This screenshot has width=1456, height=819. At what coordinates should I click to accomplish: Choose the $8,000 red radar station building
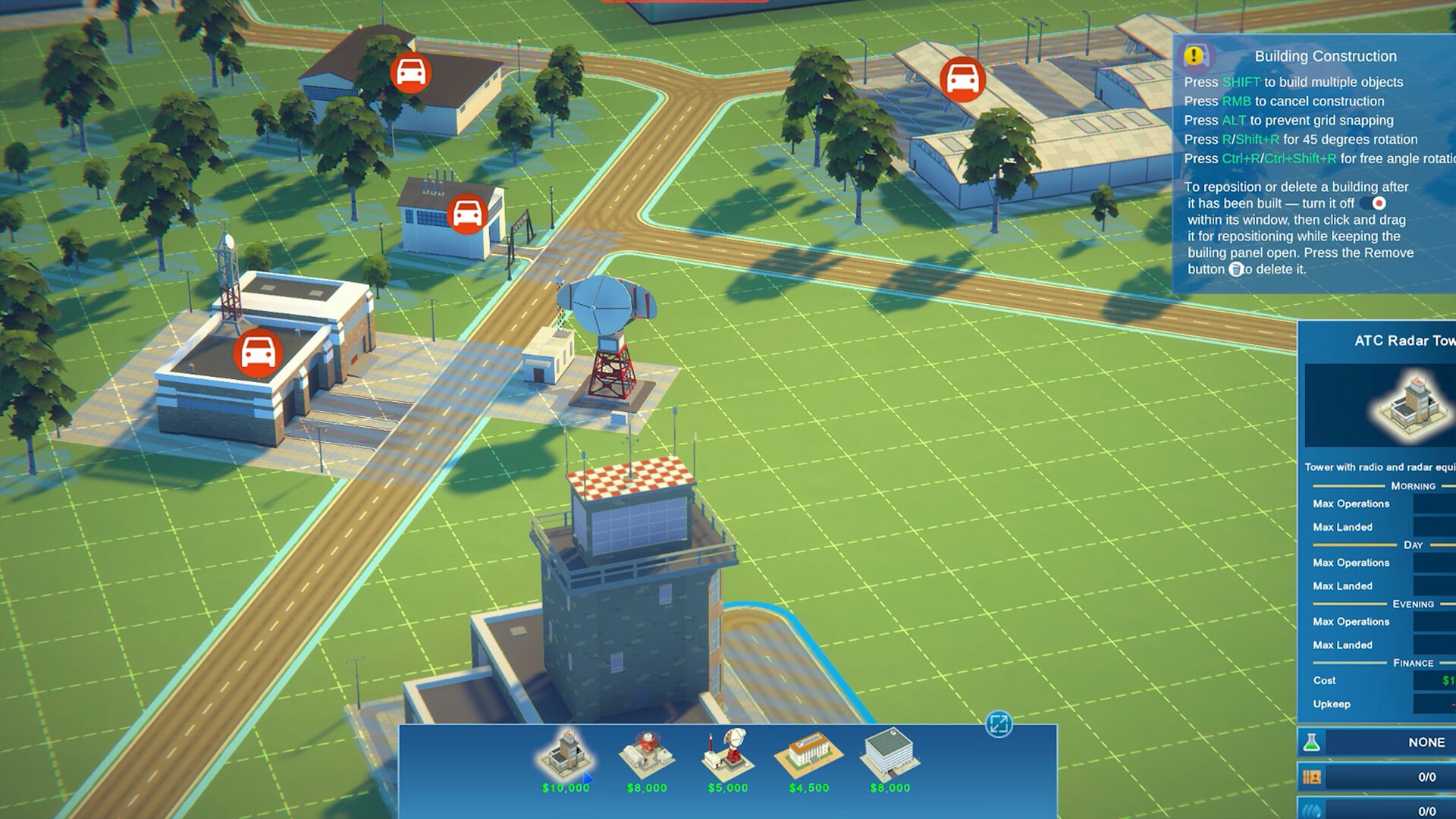(647, 758)
